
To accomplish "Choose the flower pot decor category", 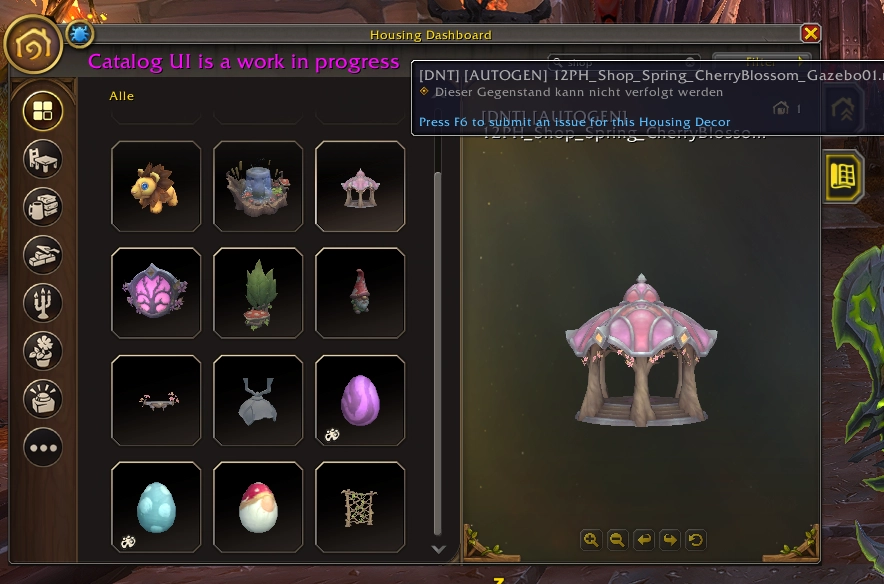I will click(43, 351).
